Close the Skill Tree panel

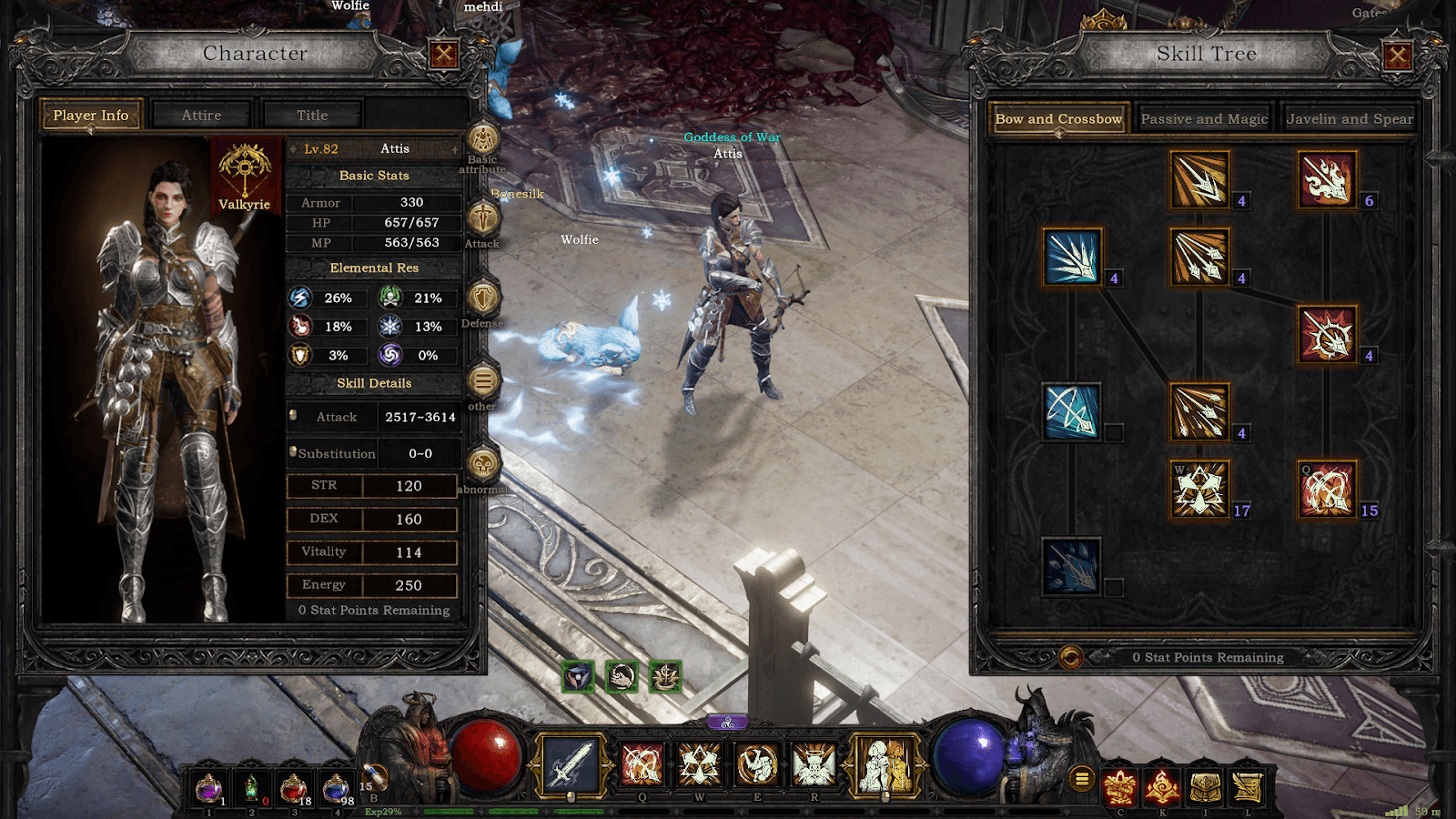coord(1398,56)
